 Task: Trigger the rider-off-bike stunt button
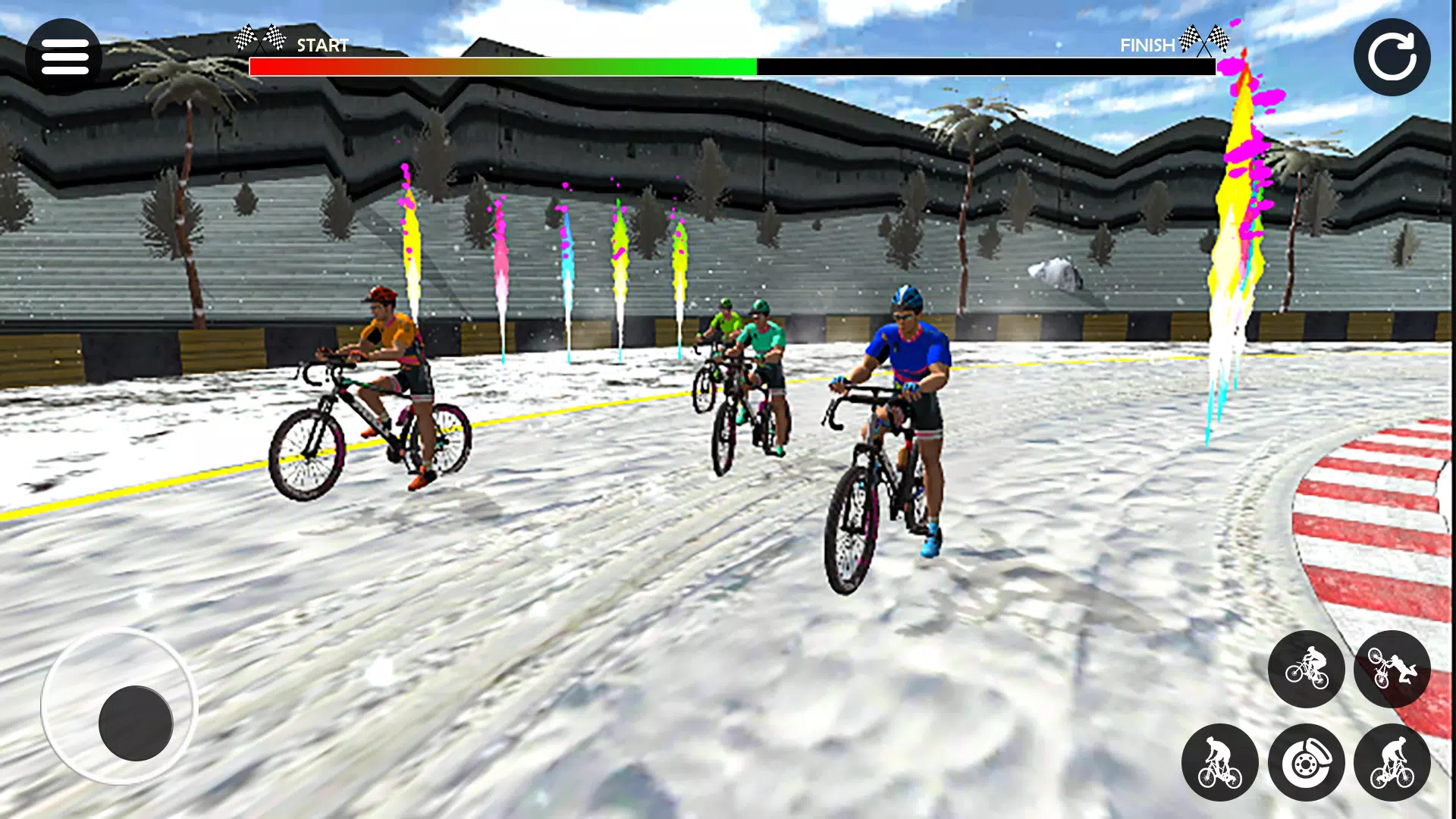click(1392, 669)
